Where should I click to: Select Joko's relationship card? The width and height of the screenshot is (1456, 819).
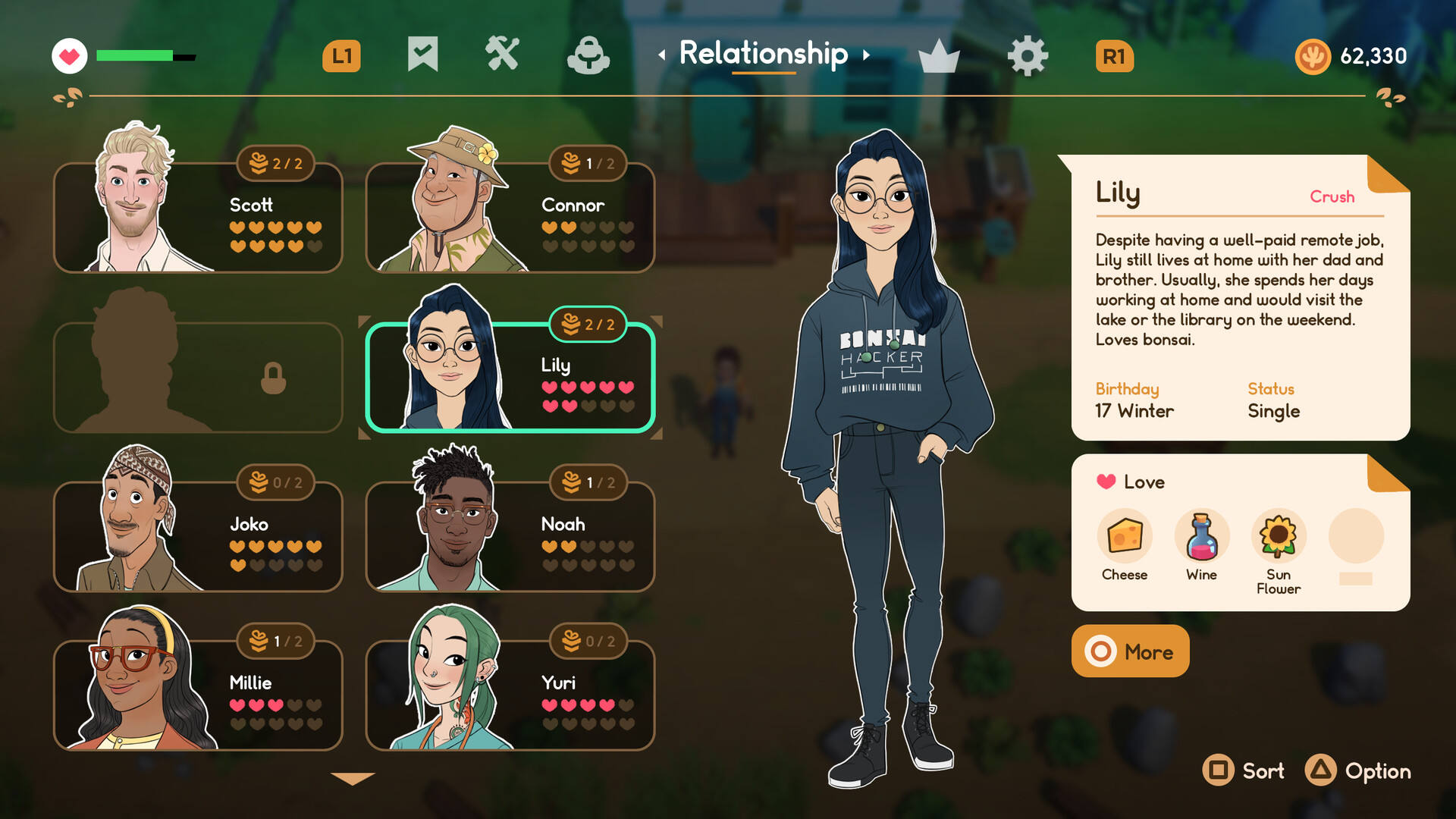pyautogui.click(x=198, y=536)
